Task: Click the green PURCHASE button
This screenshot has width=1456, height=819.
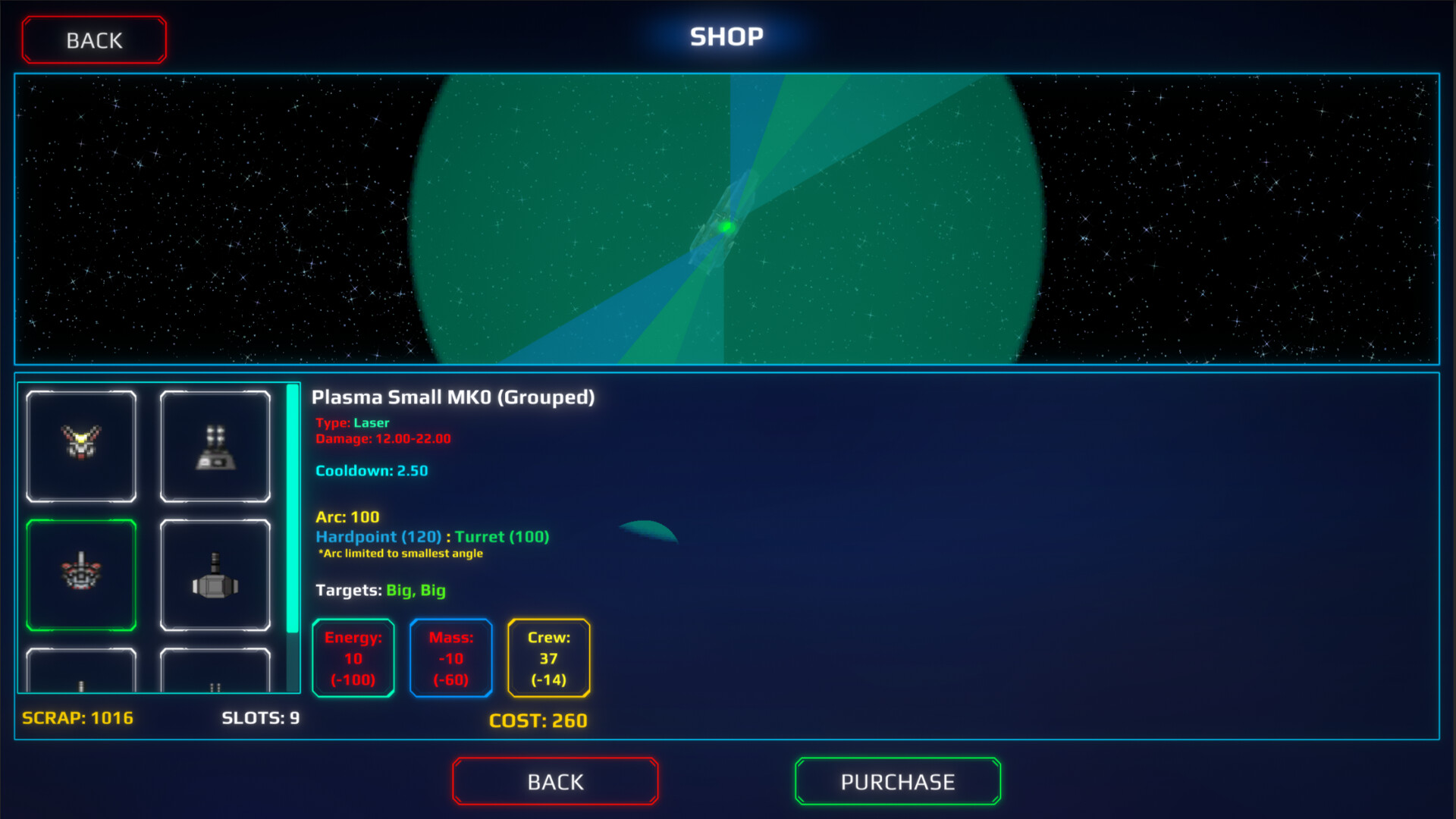Action: pos(897,781)
